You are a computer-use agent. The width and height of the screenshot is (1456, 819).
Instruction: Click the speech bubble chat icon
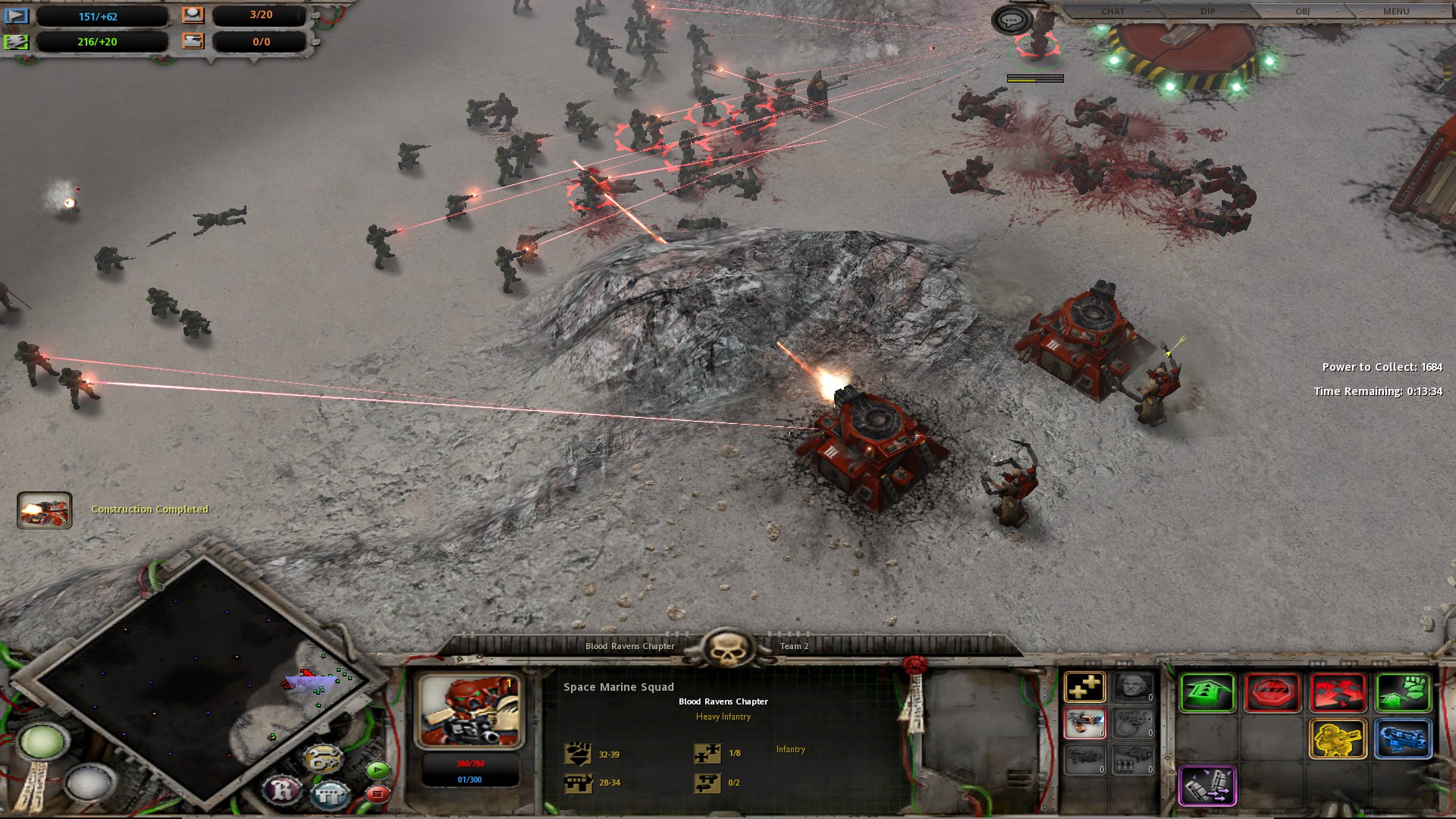1011,20
